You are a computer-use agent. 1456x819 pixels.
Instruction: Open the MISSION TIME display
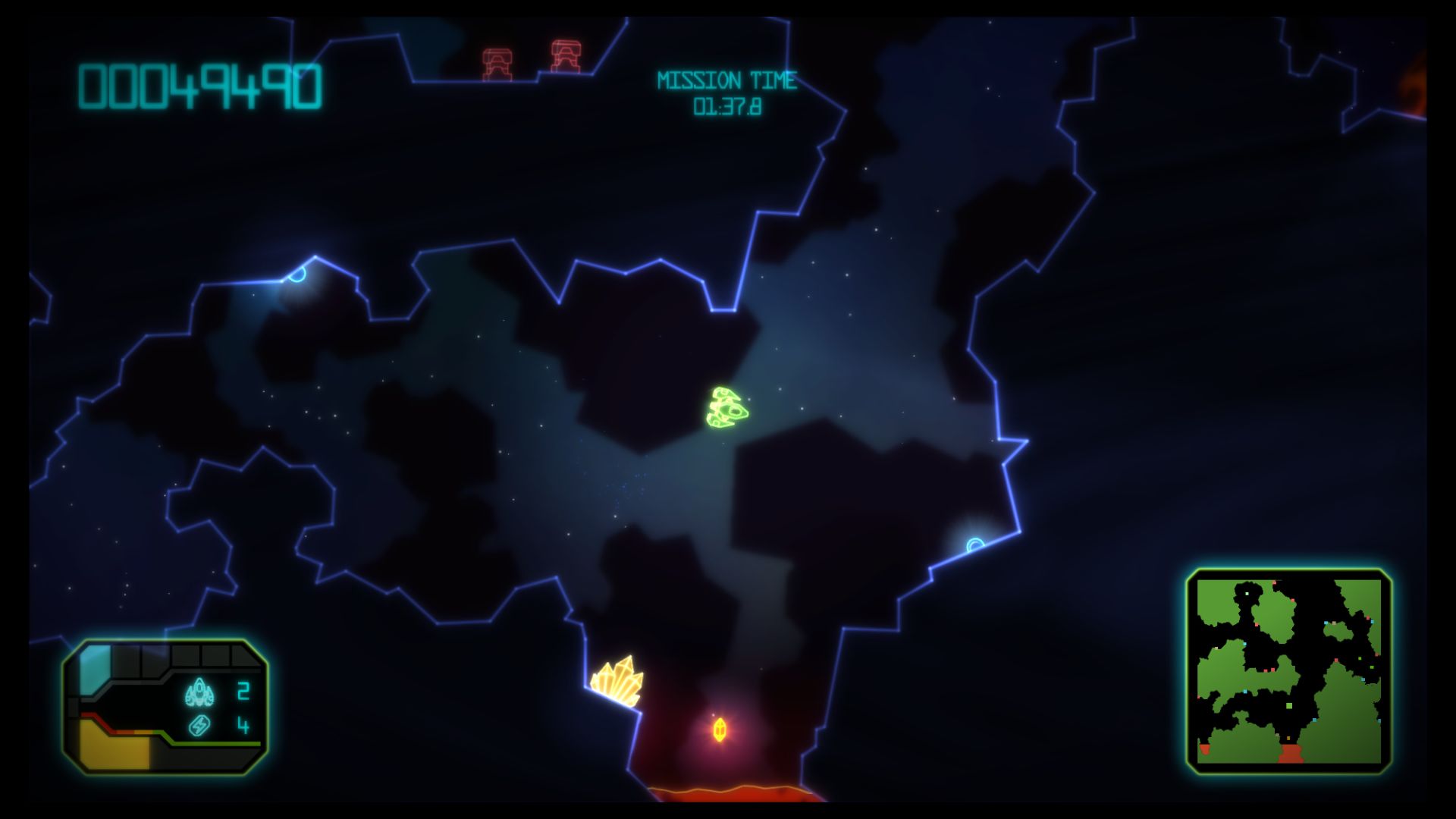[x=727, y=80]
